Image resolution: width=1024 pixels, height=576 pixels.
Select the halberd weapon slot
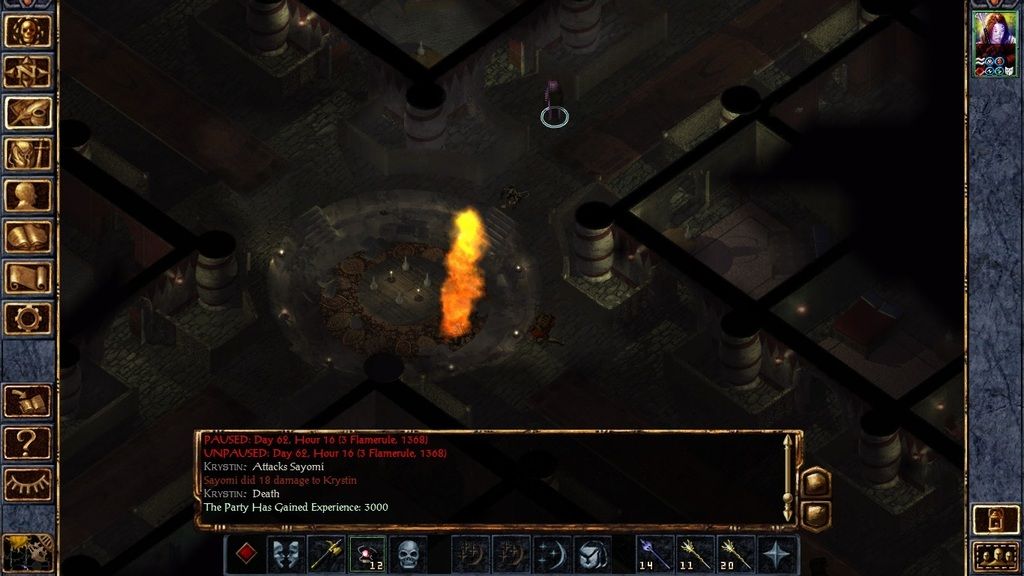tap(327, 554)
